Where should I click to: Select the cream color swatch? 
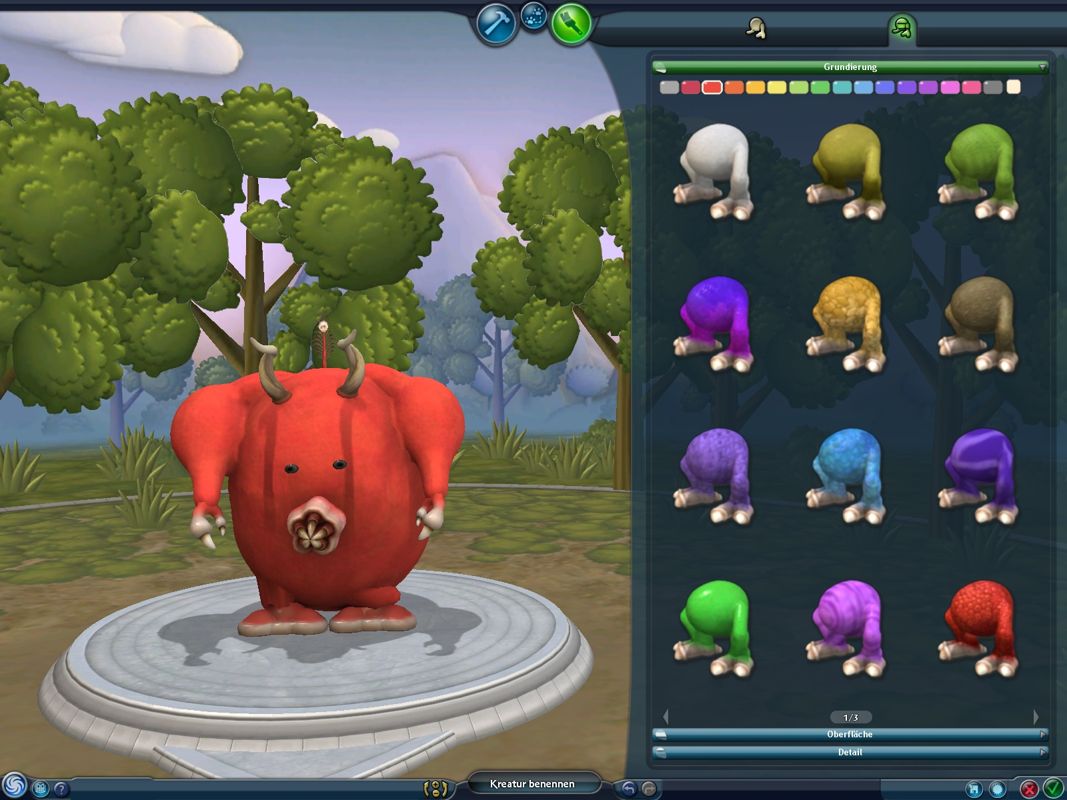coord(1014,88)
